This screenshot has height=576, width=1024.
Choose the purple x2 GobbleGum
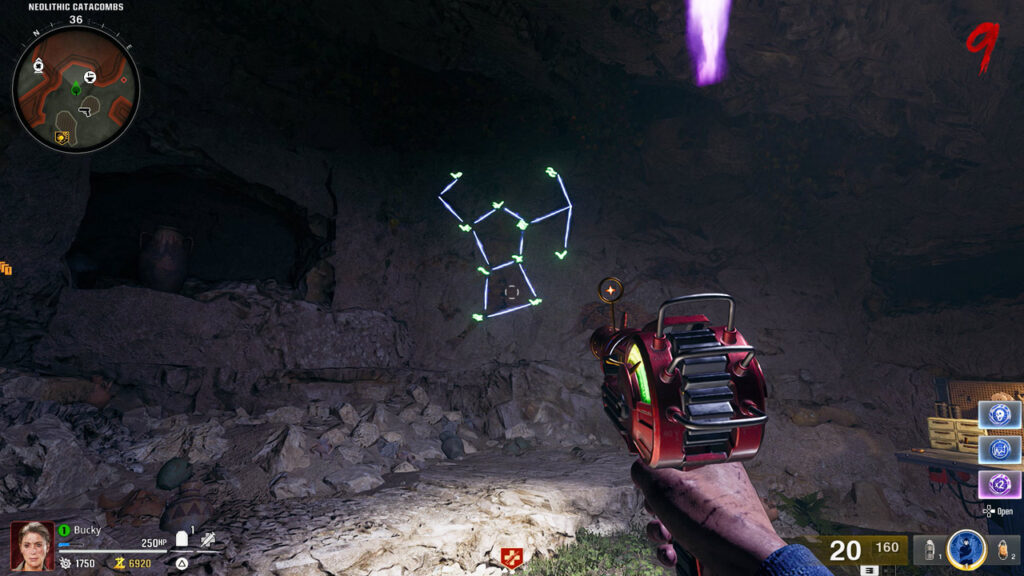coord(998,485)
